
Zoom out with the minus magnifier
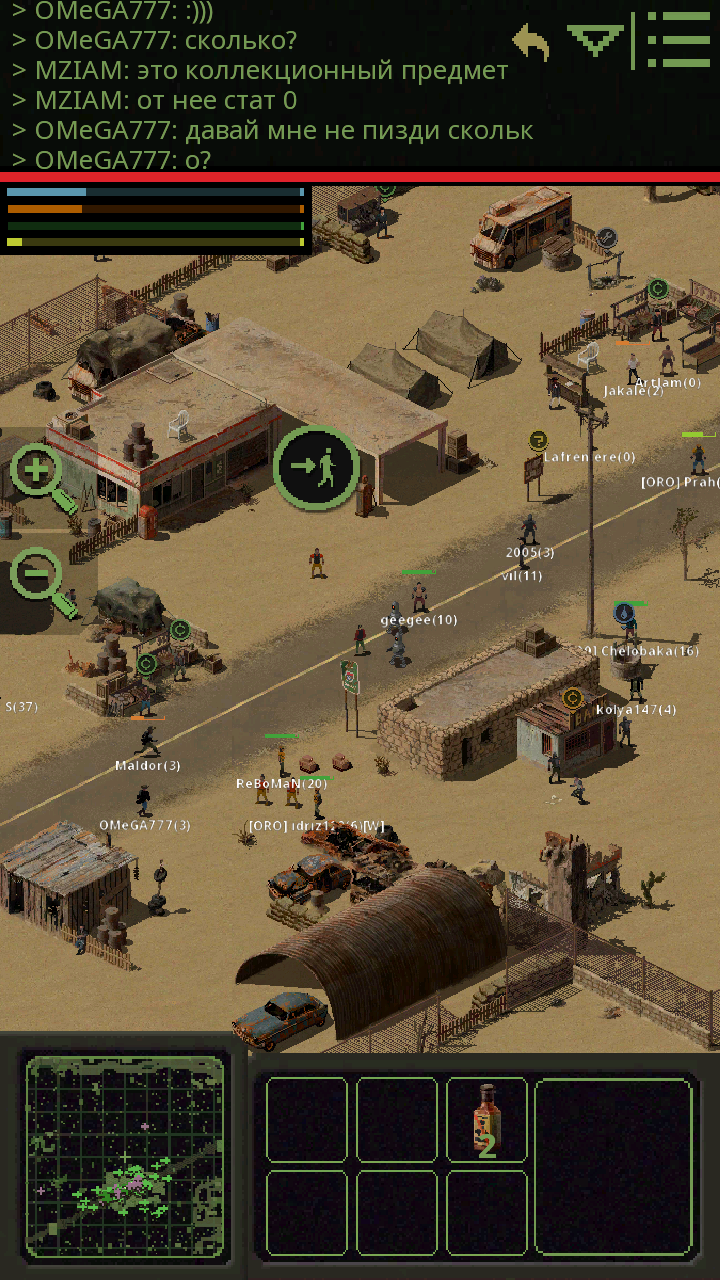pyautogui.click(x=41, y=580)
